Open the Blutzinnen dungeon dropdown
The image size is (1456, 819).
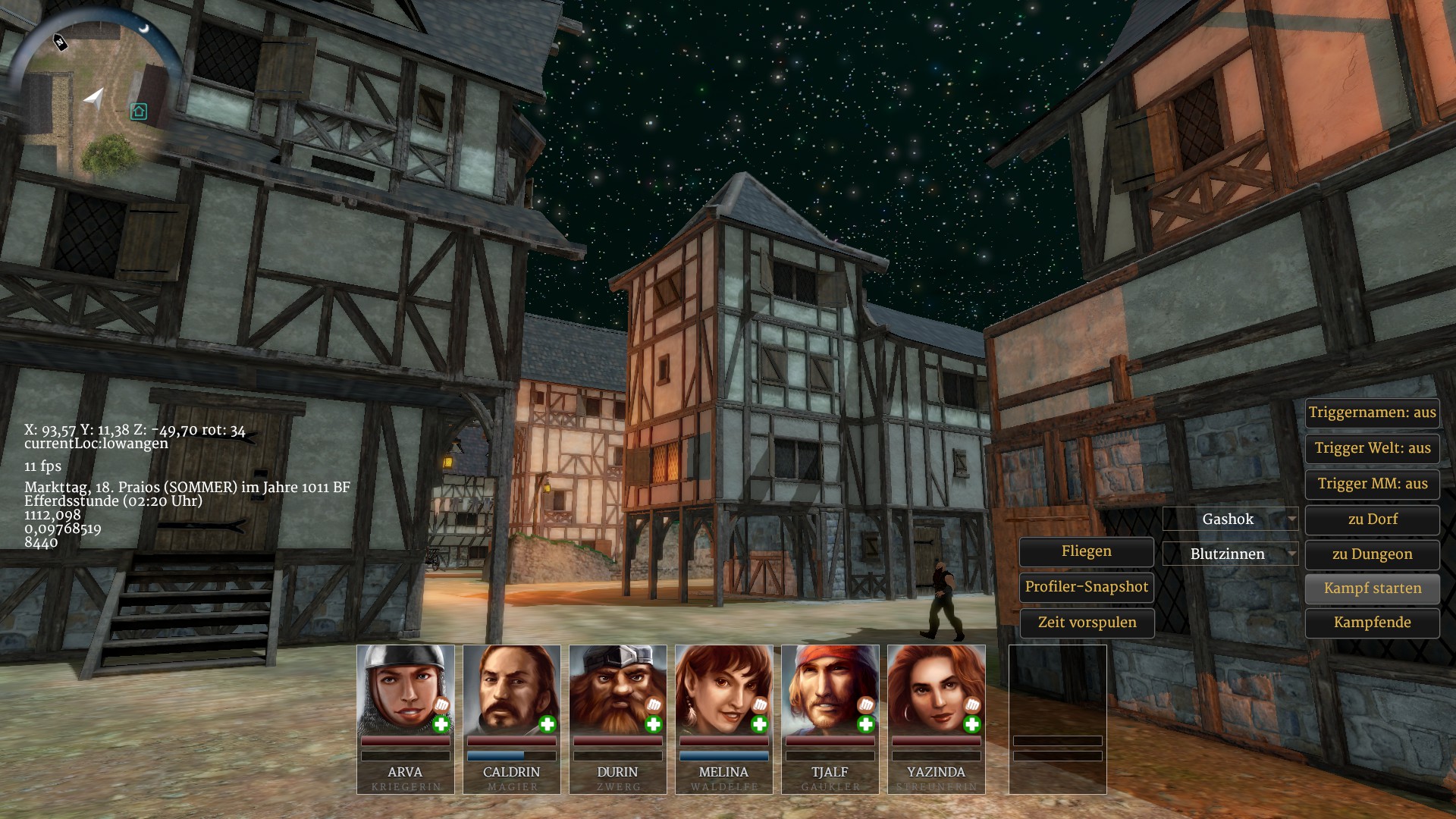1230,554
